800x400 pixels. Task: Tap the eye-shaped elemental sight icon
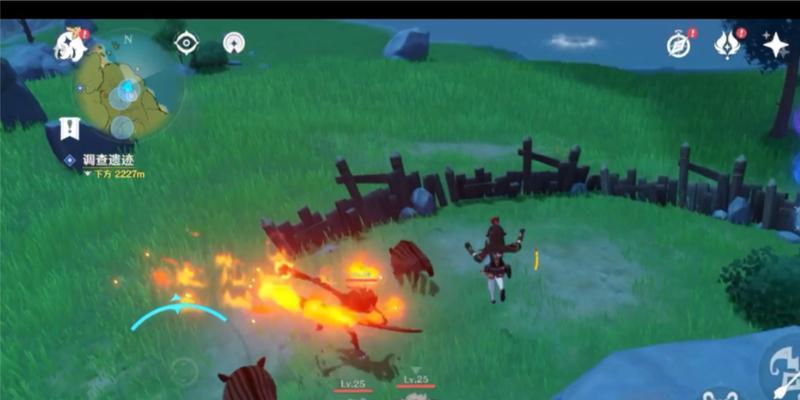[185, 42]
